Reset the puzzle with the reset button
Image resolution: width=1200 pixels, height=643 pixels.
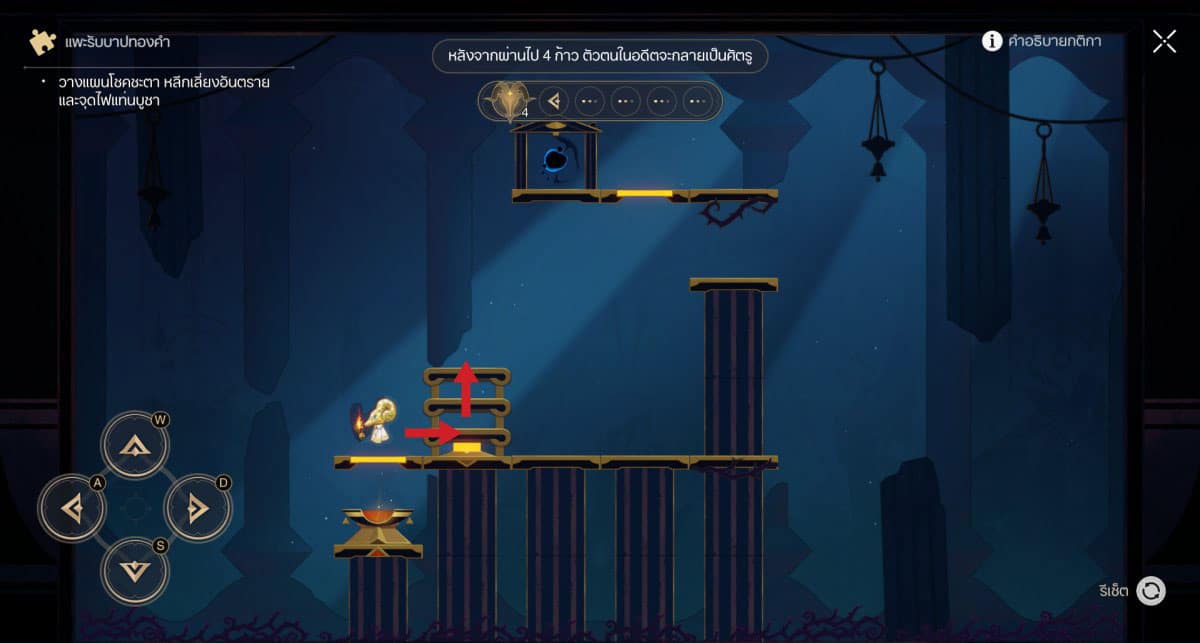point(1151,591)
